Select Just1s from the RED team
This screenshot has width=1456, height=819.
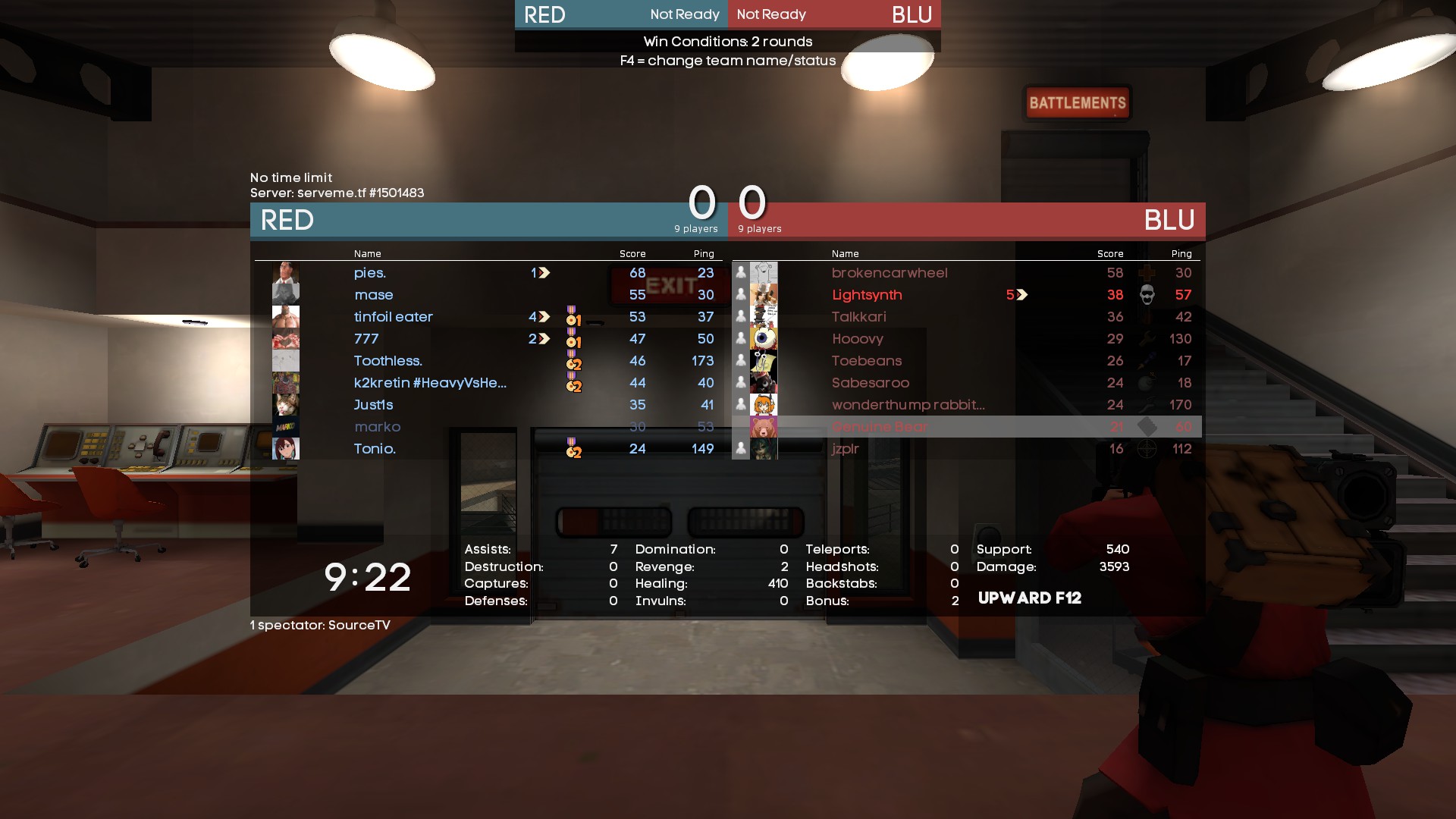(x=373, y=405)
